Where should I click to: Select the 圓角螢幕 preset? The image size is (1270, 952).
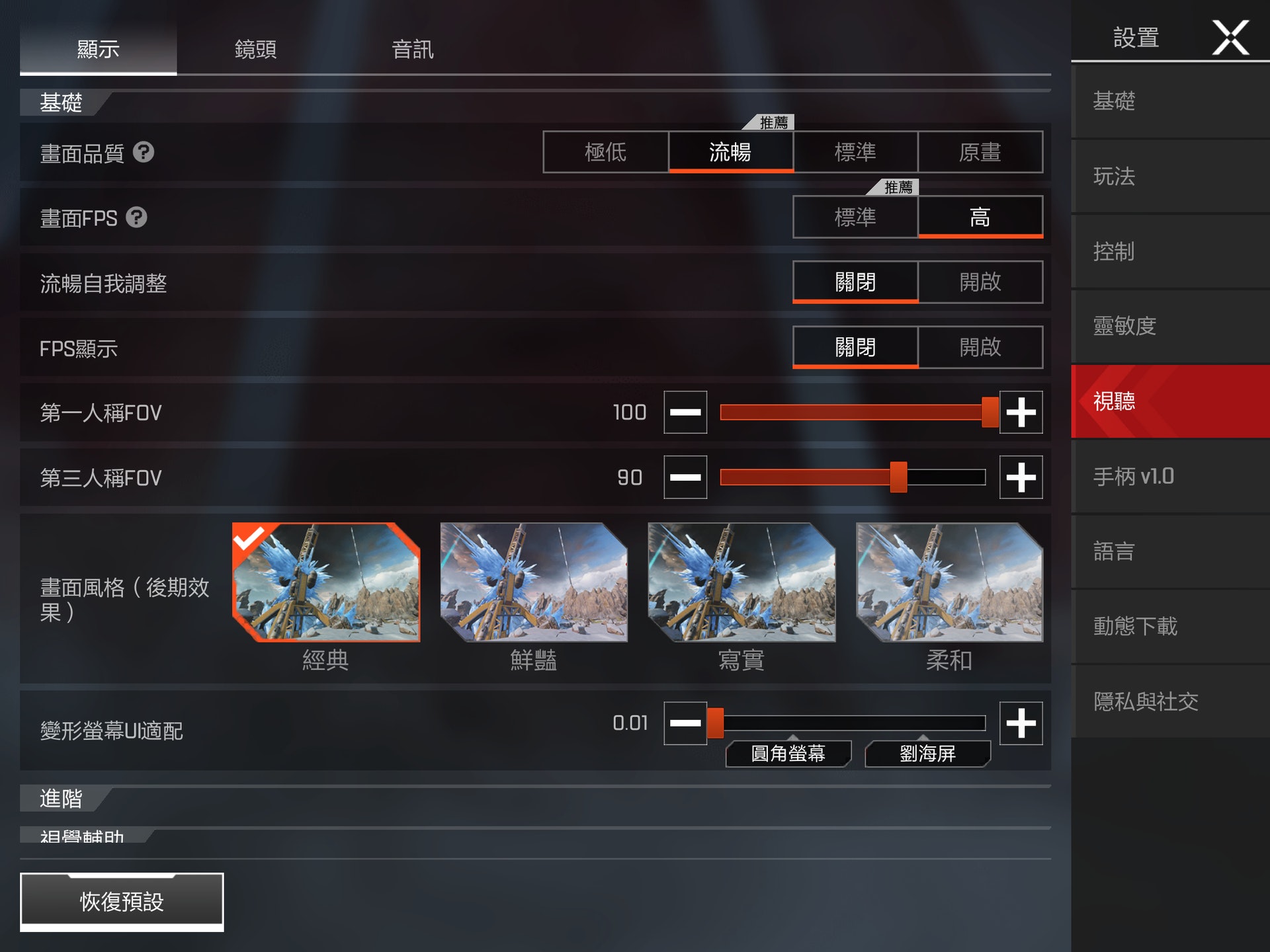pos(789,754)
